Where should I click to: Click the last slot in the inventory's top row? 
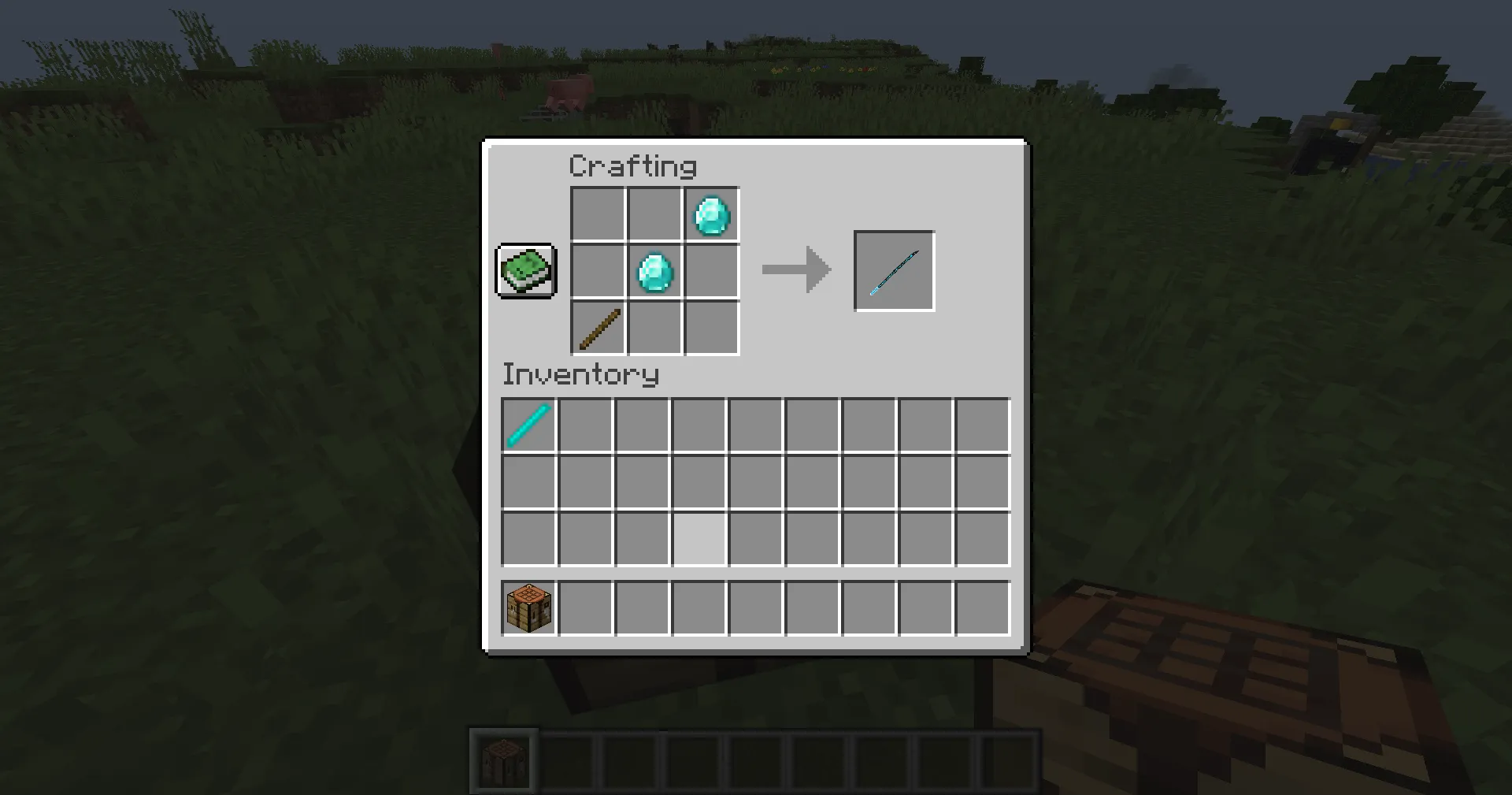tap(981, 425)
